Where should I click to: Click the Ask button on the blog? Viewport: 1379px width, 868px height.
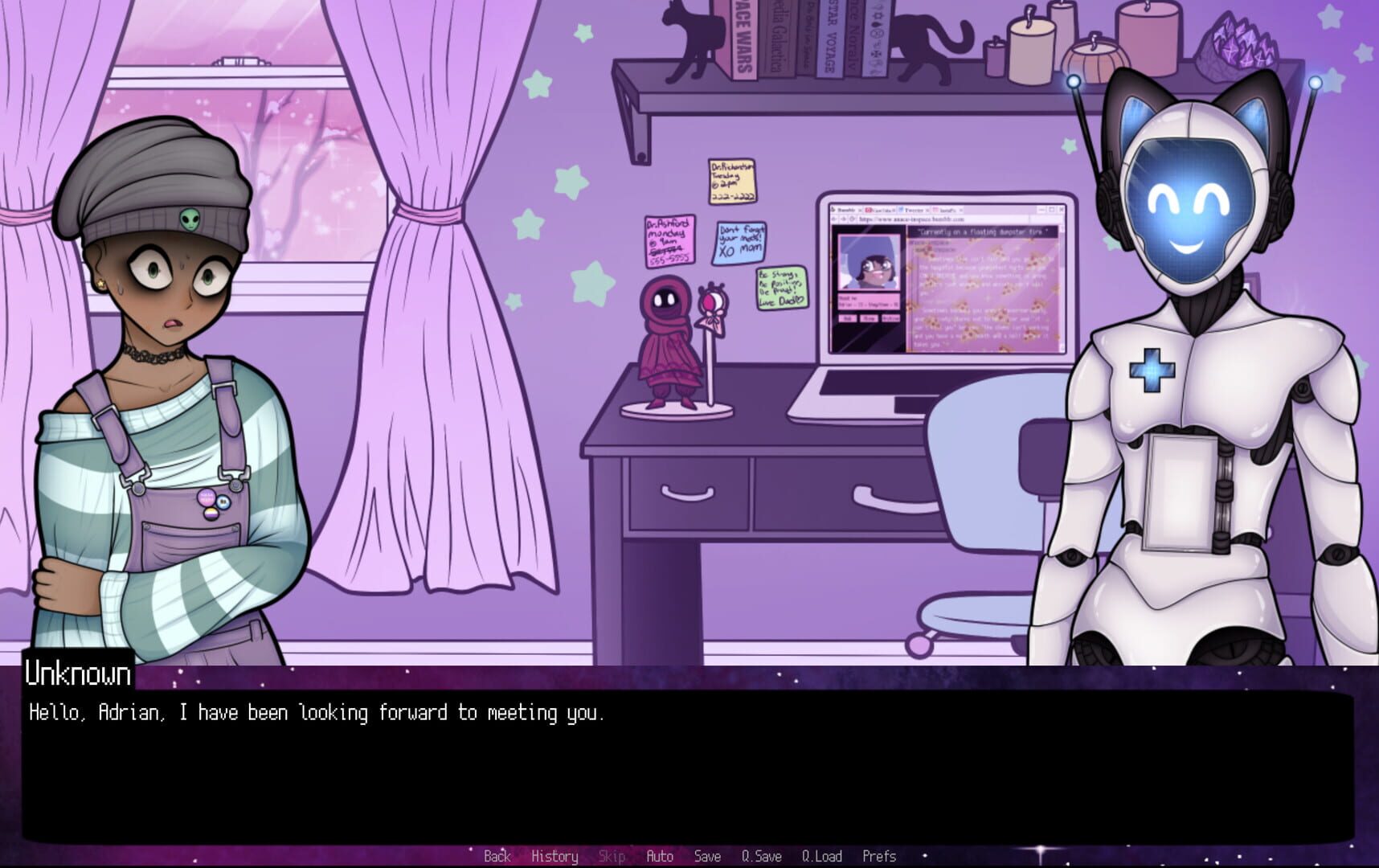849,318
